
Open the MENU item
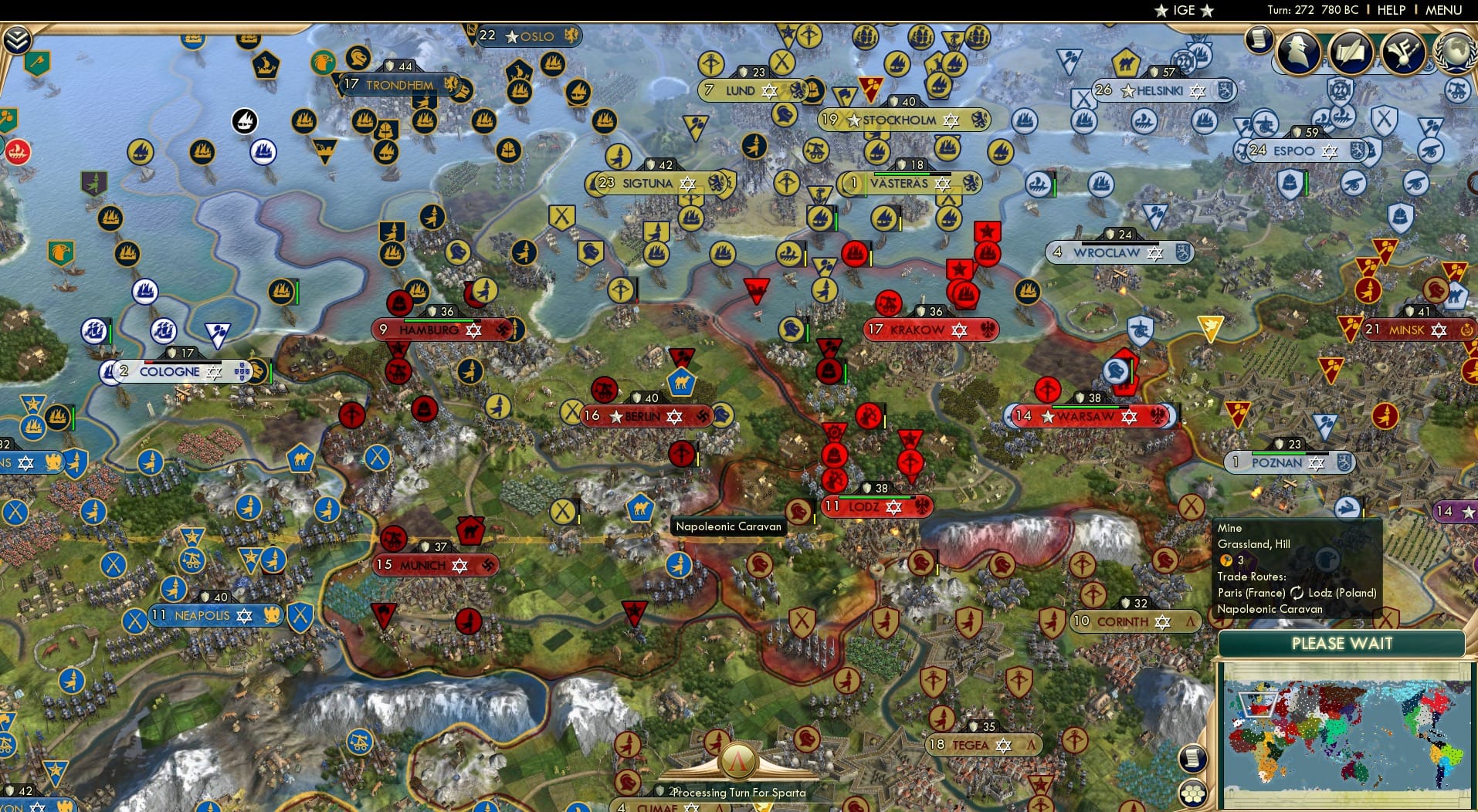click(1445, 10)
